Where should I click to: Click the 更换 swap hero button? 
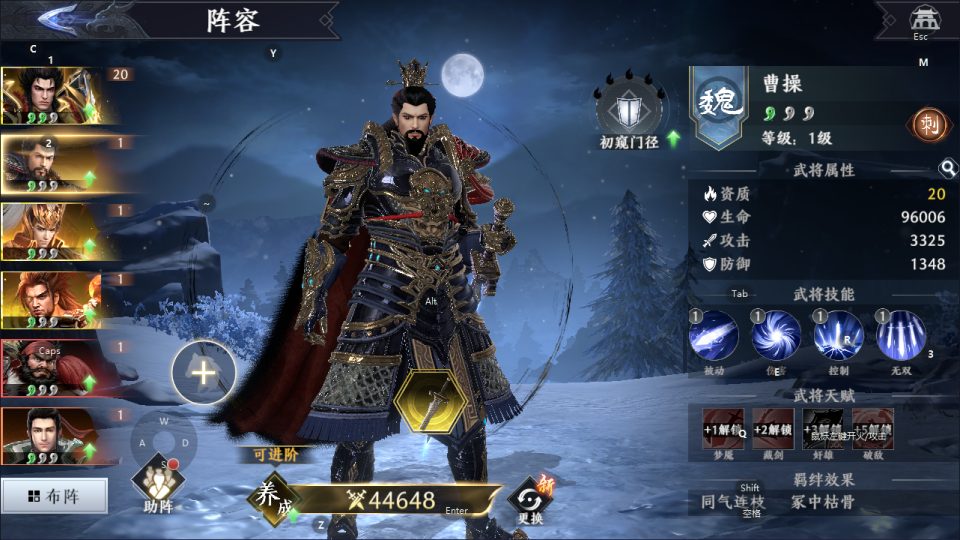pyautogui.click(x=530, y=498)
